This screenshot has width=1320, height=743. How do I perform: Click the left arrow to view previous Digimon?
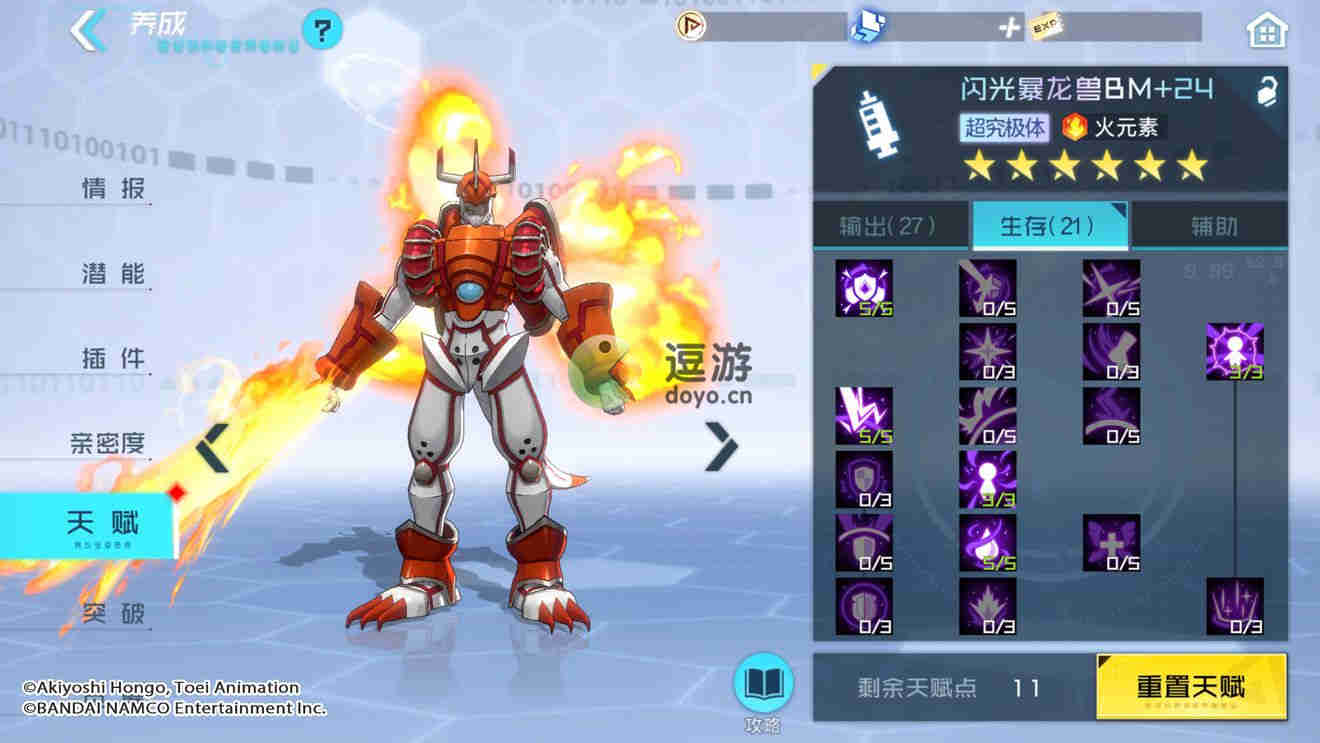pyautogui.click(x=212, y=449)
